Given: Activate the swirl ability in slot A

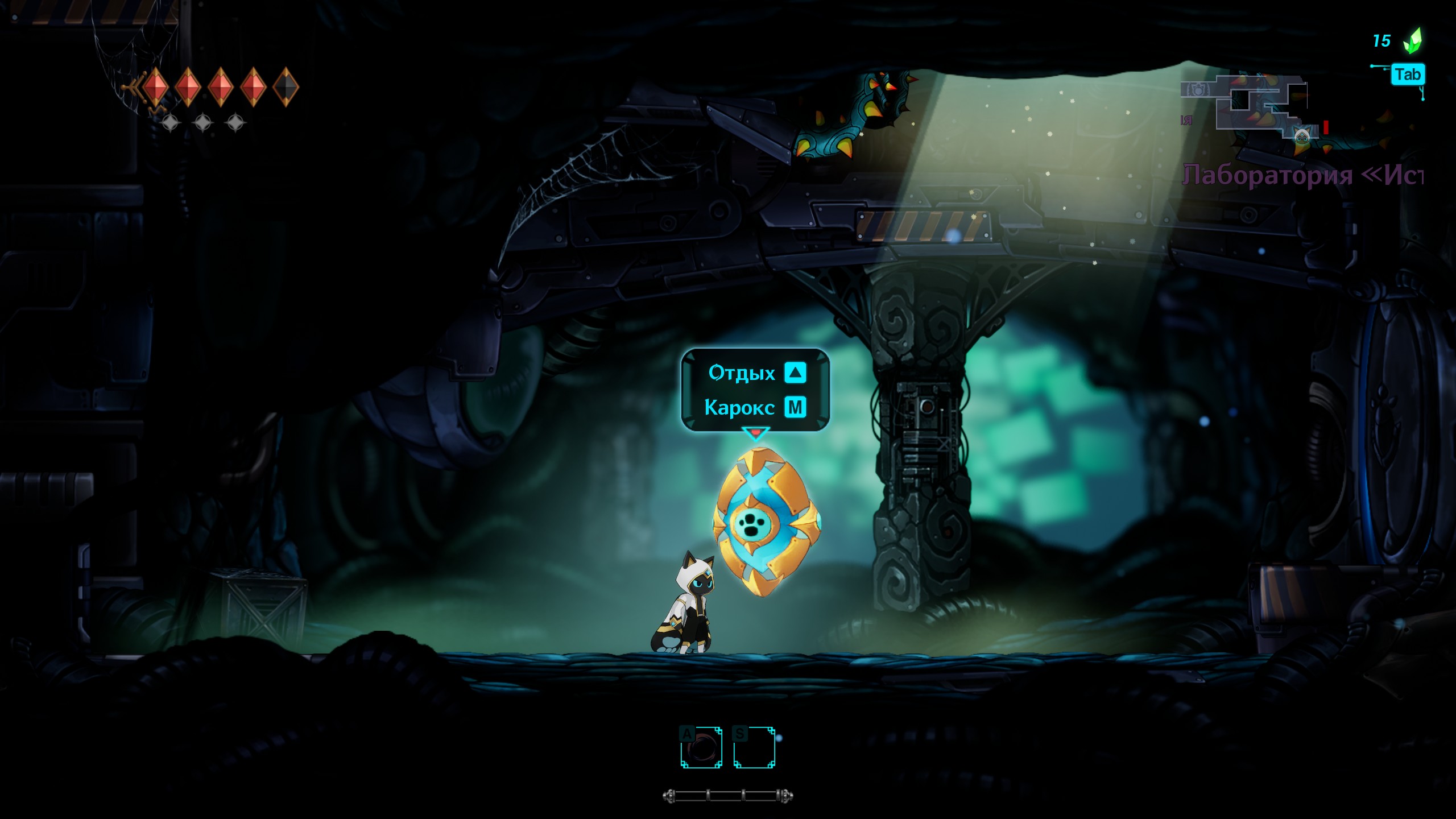Looking at the screenshot, I should 701,747.
